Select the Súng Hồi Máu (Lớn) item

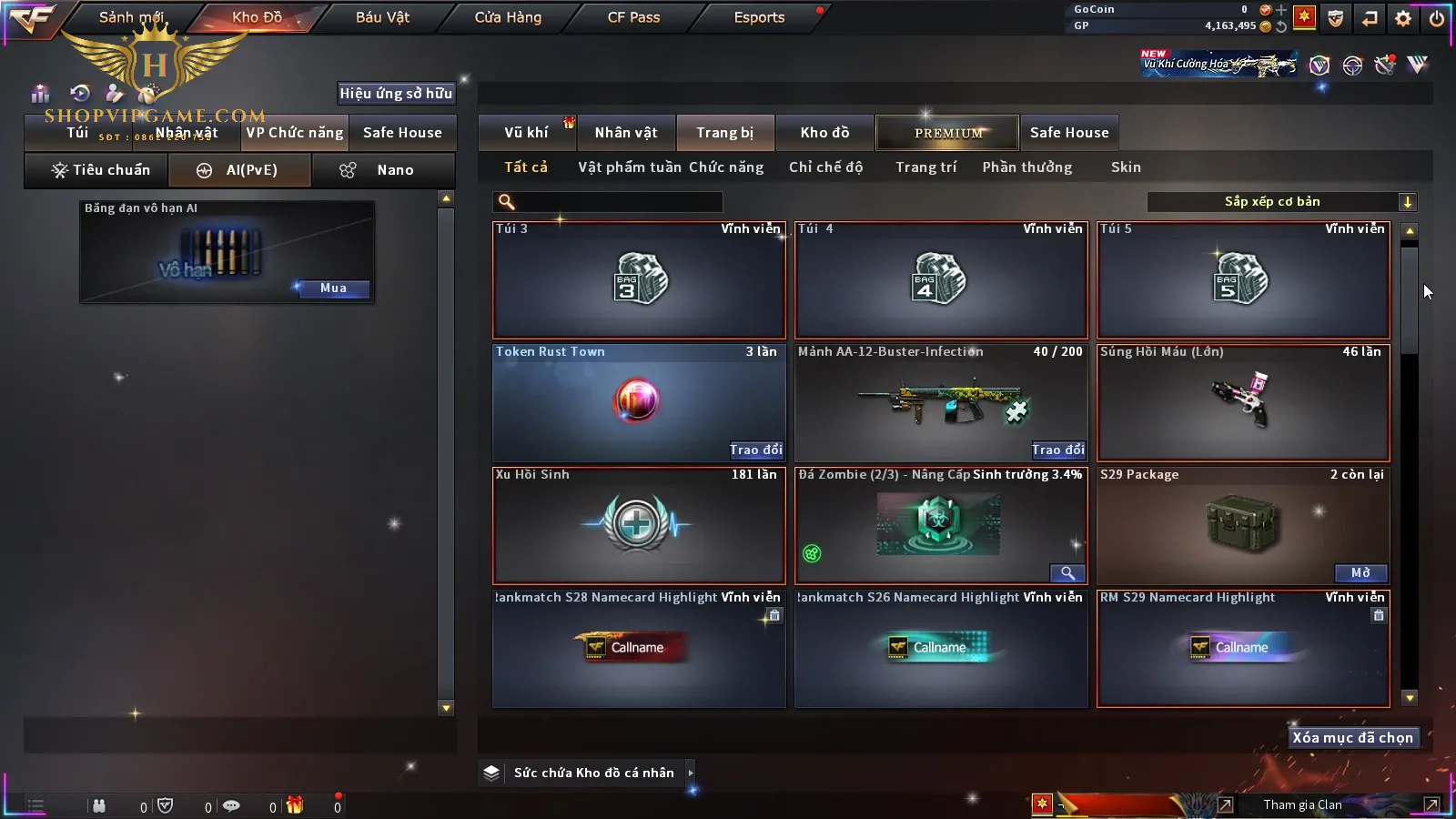pyautogui.click(x=1243, y=403)
